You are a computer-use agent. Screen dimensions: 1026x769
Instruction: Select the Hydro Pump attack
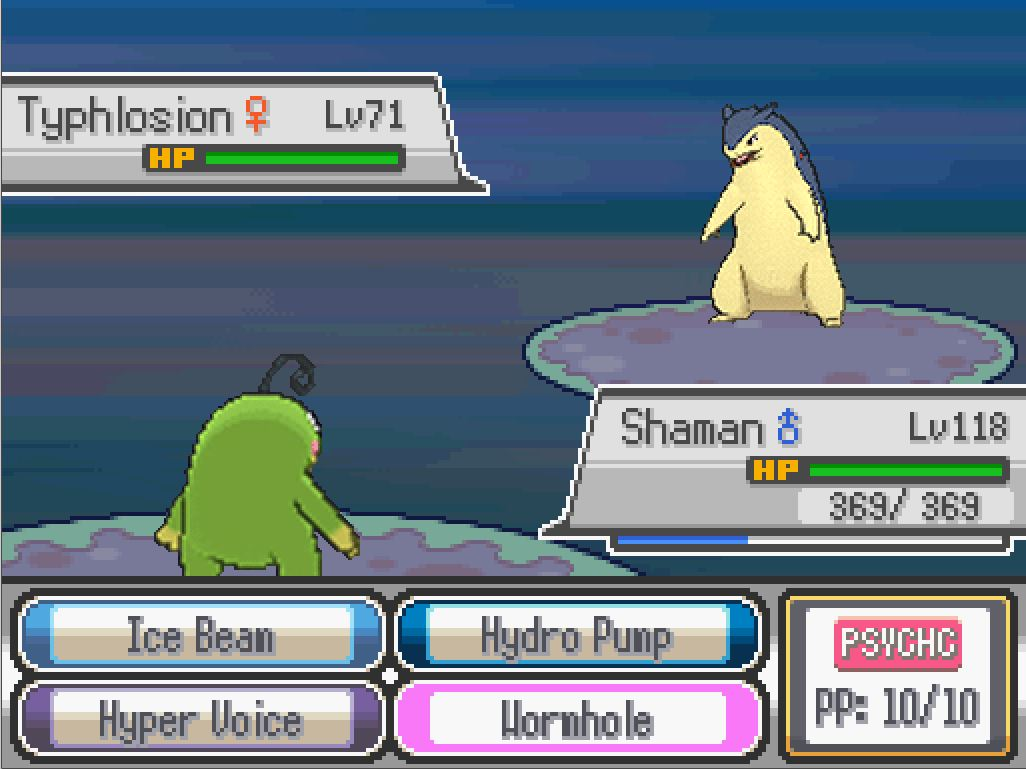click(576, 635)
